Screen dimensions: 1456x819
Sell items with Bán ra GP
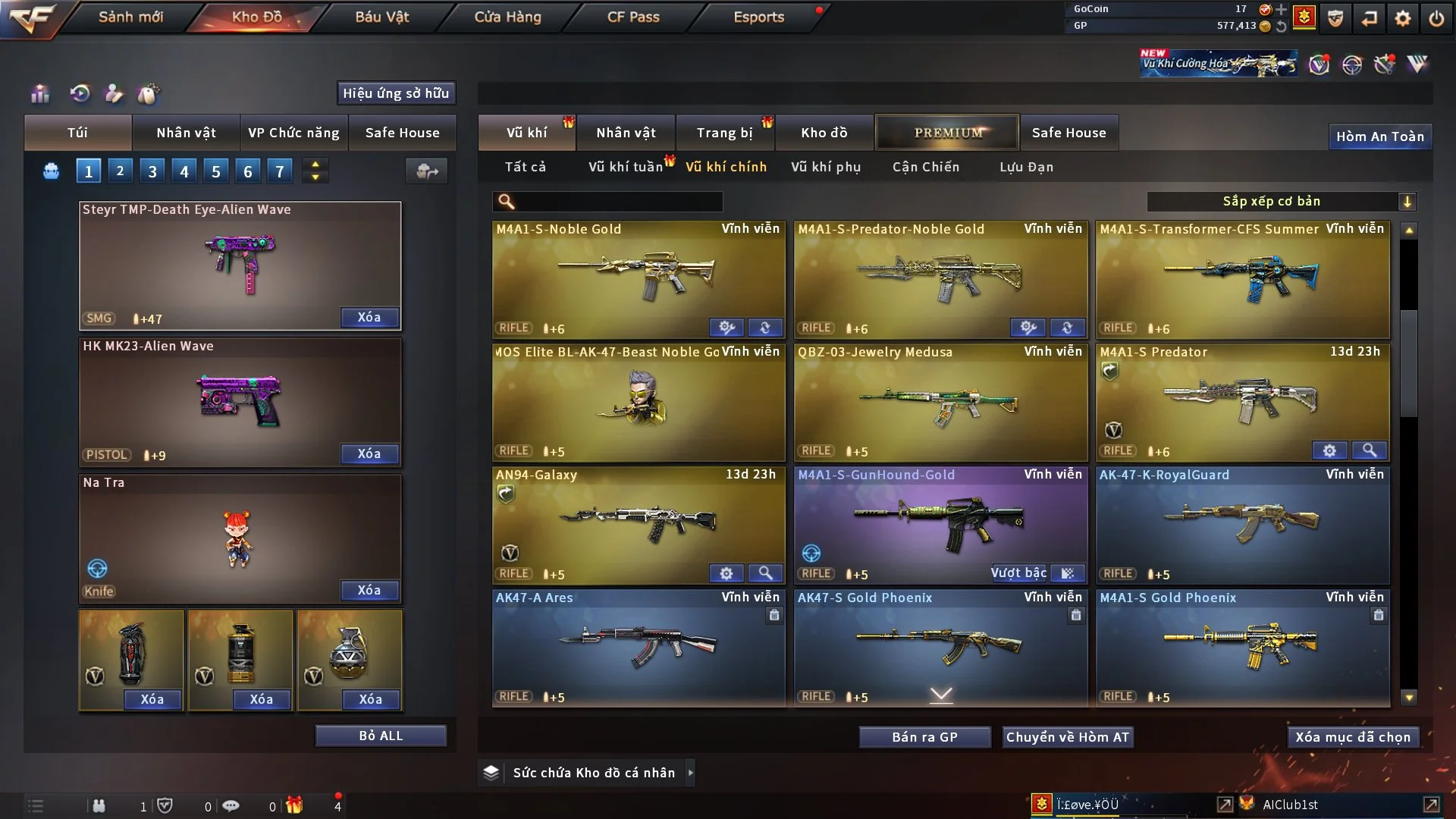pos(924,737)
